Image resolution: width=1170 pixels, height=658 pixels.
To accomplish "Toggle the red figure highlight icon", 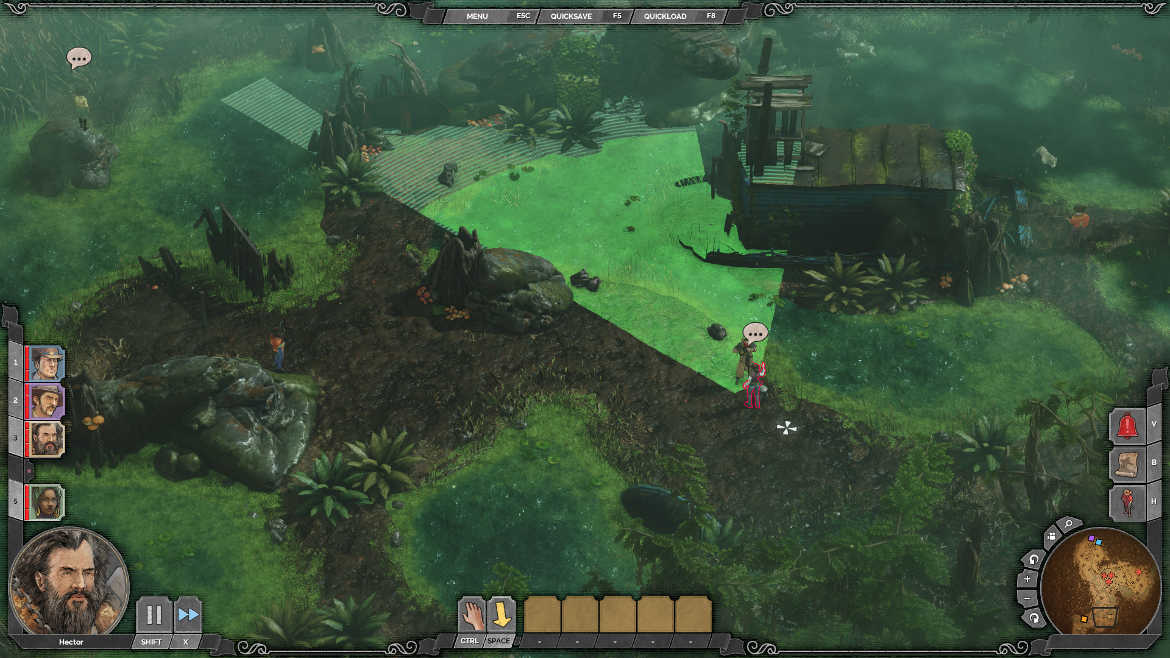I will click(x=1128, y=501).
